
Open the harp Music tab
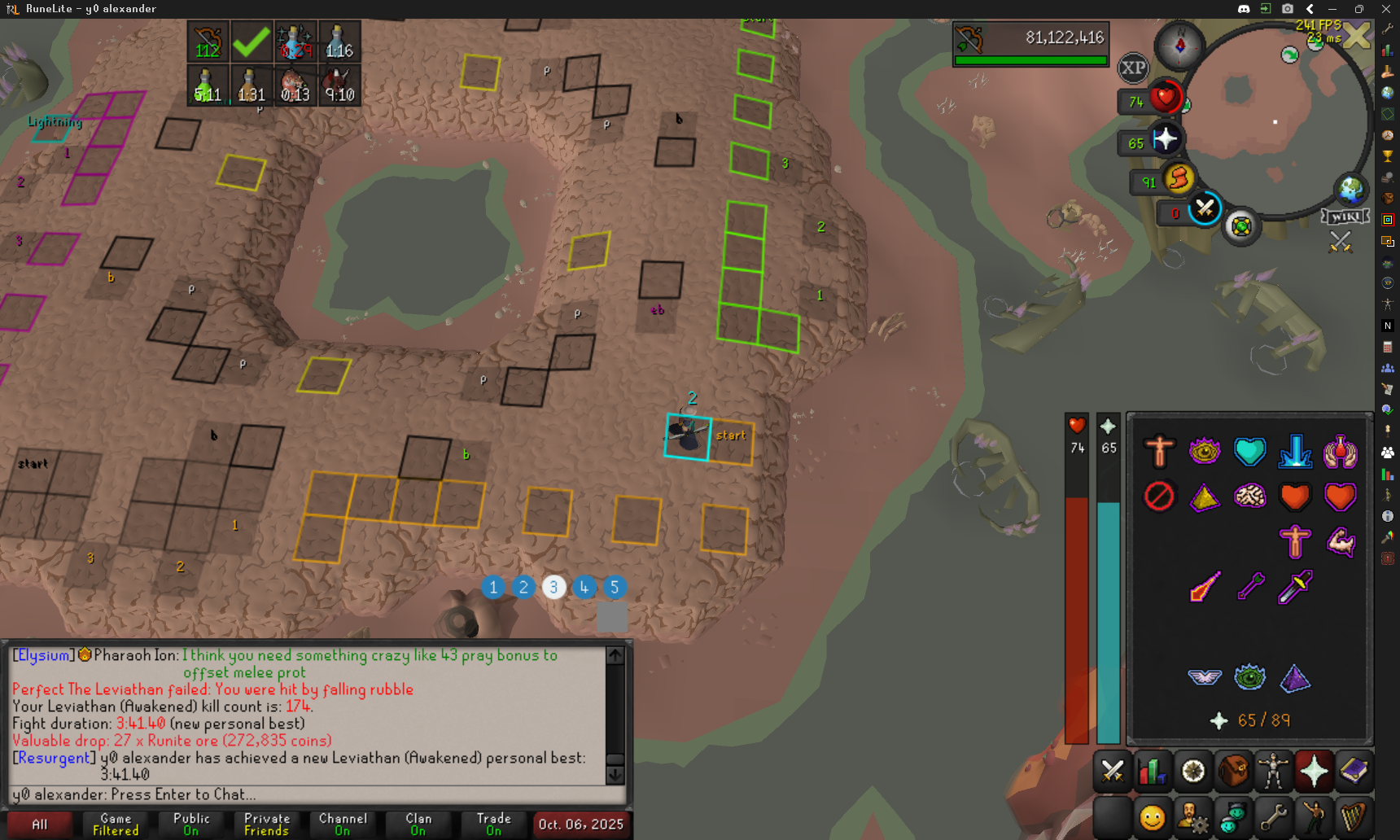tap(1354, 816)
